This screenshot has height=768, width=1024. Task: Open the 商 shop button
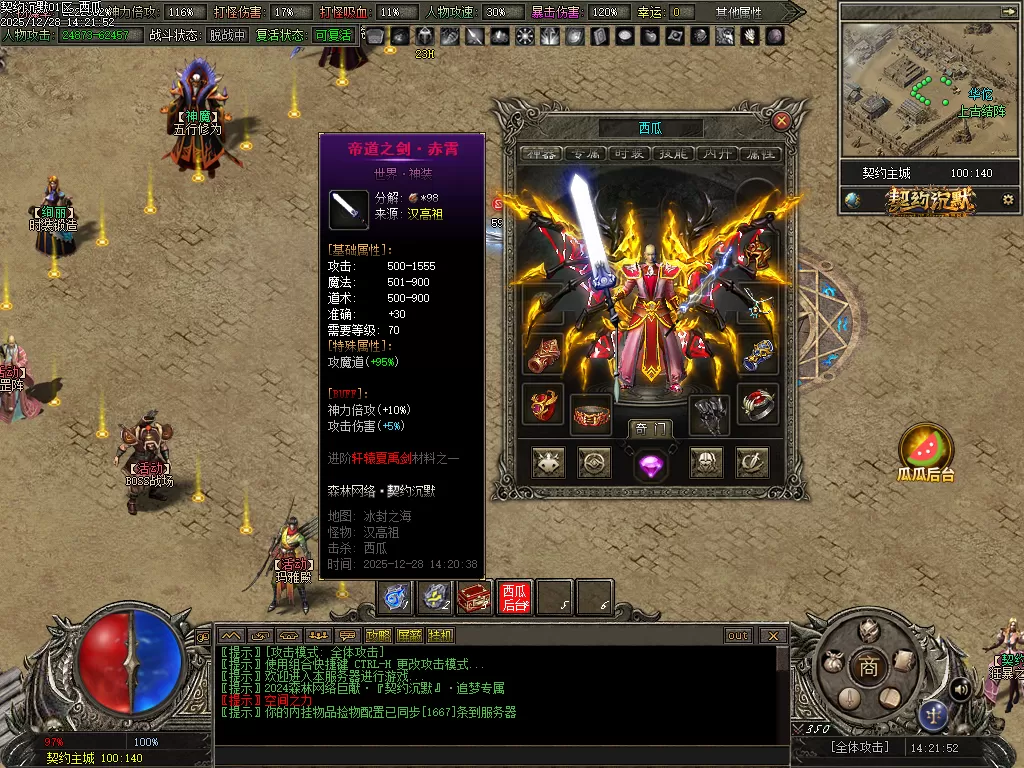869,668
